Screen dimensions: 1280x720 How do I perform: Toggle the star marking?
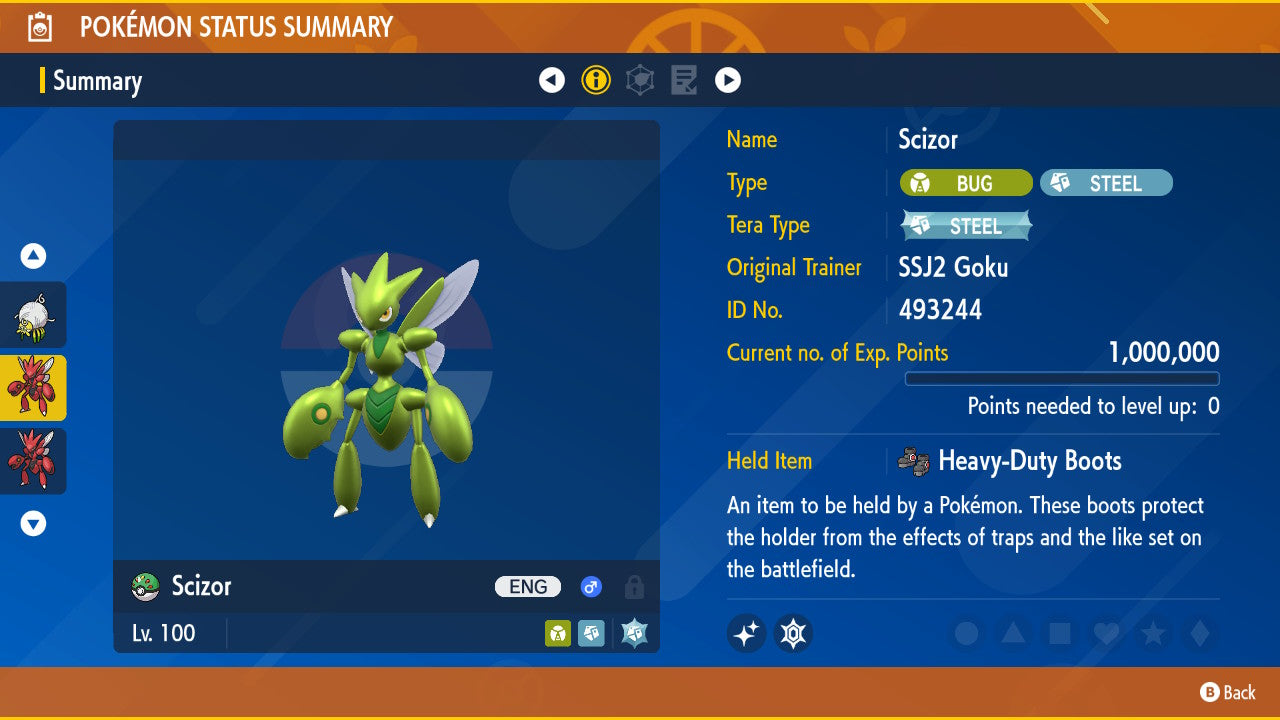pos(1153,633)
